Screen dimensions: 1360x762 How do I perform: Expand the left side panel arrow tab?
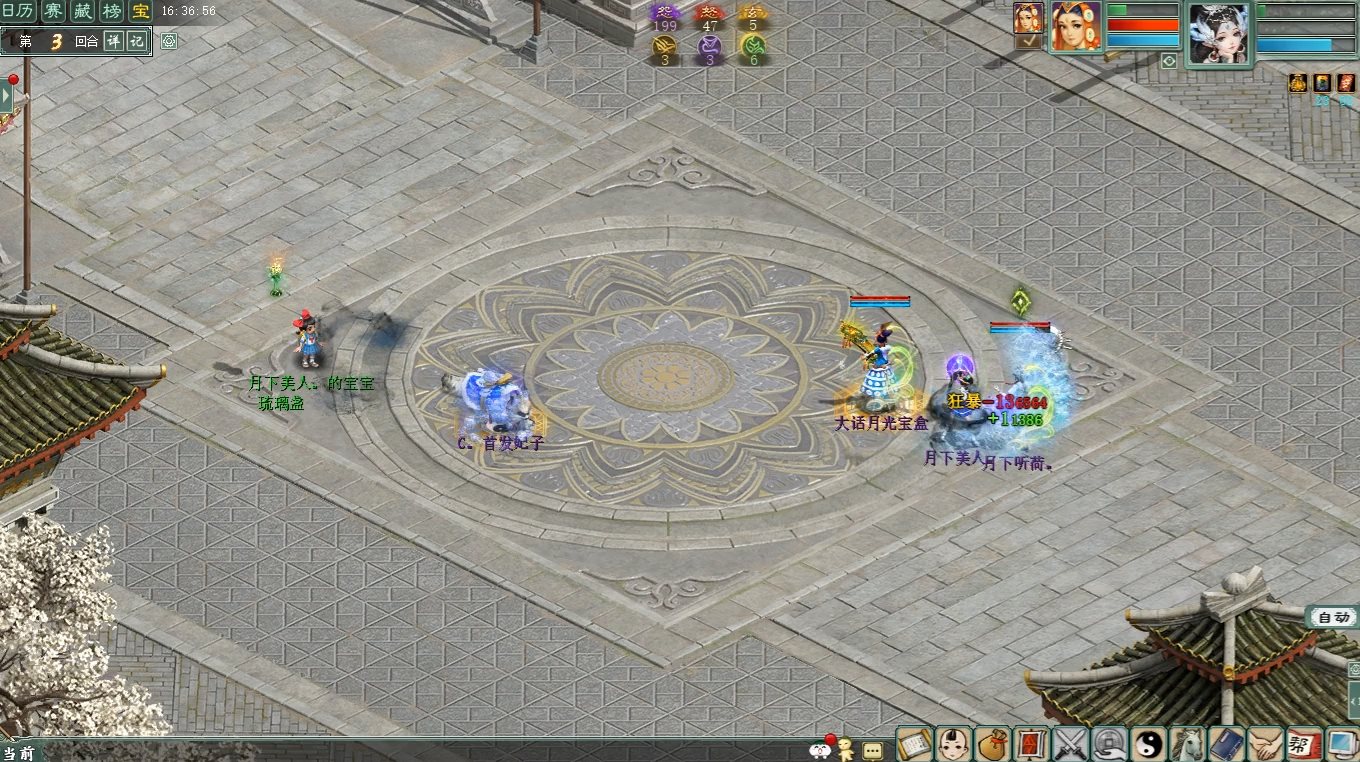point(6,96)
